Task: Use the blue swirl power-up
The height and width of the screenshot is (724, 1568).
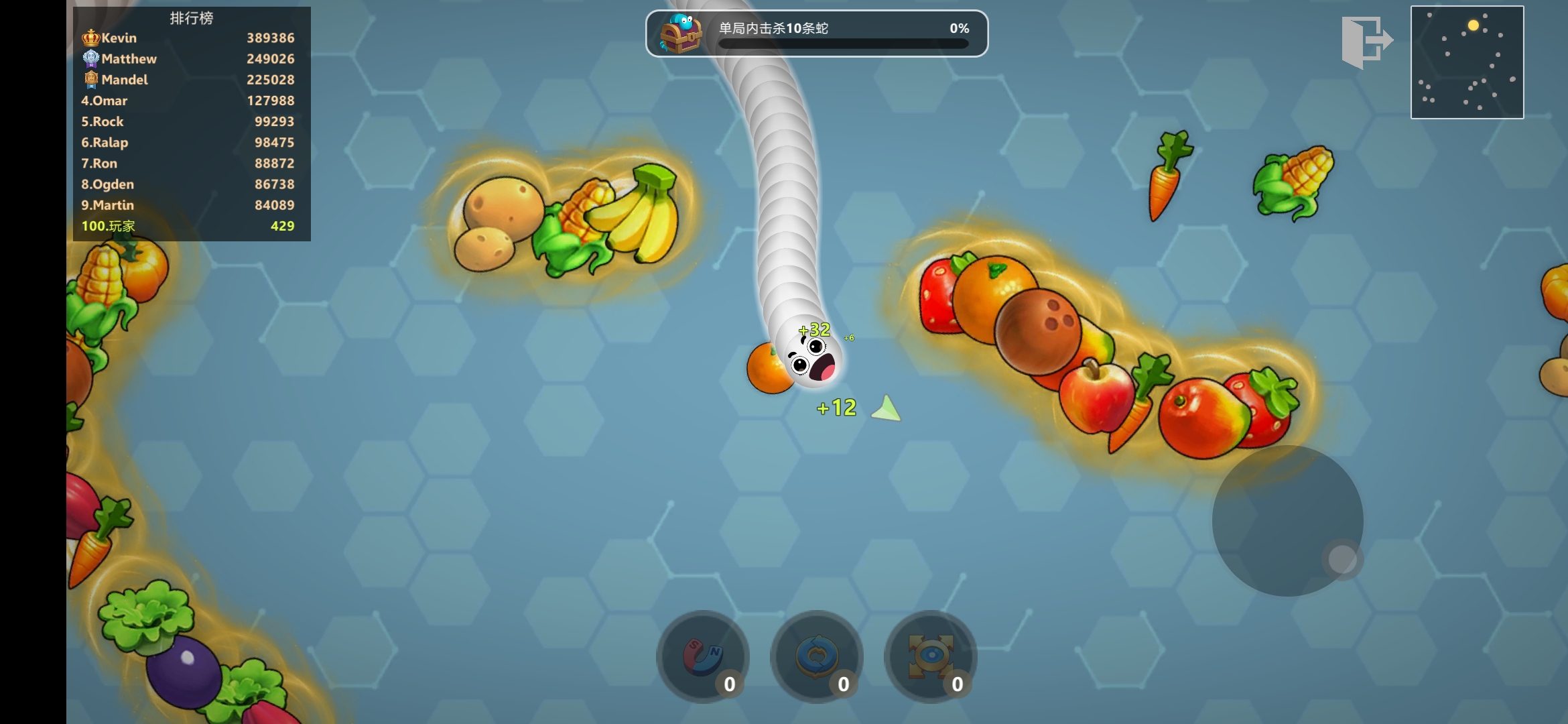Action: click(x=816, y=656)
